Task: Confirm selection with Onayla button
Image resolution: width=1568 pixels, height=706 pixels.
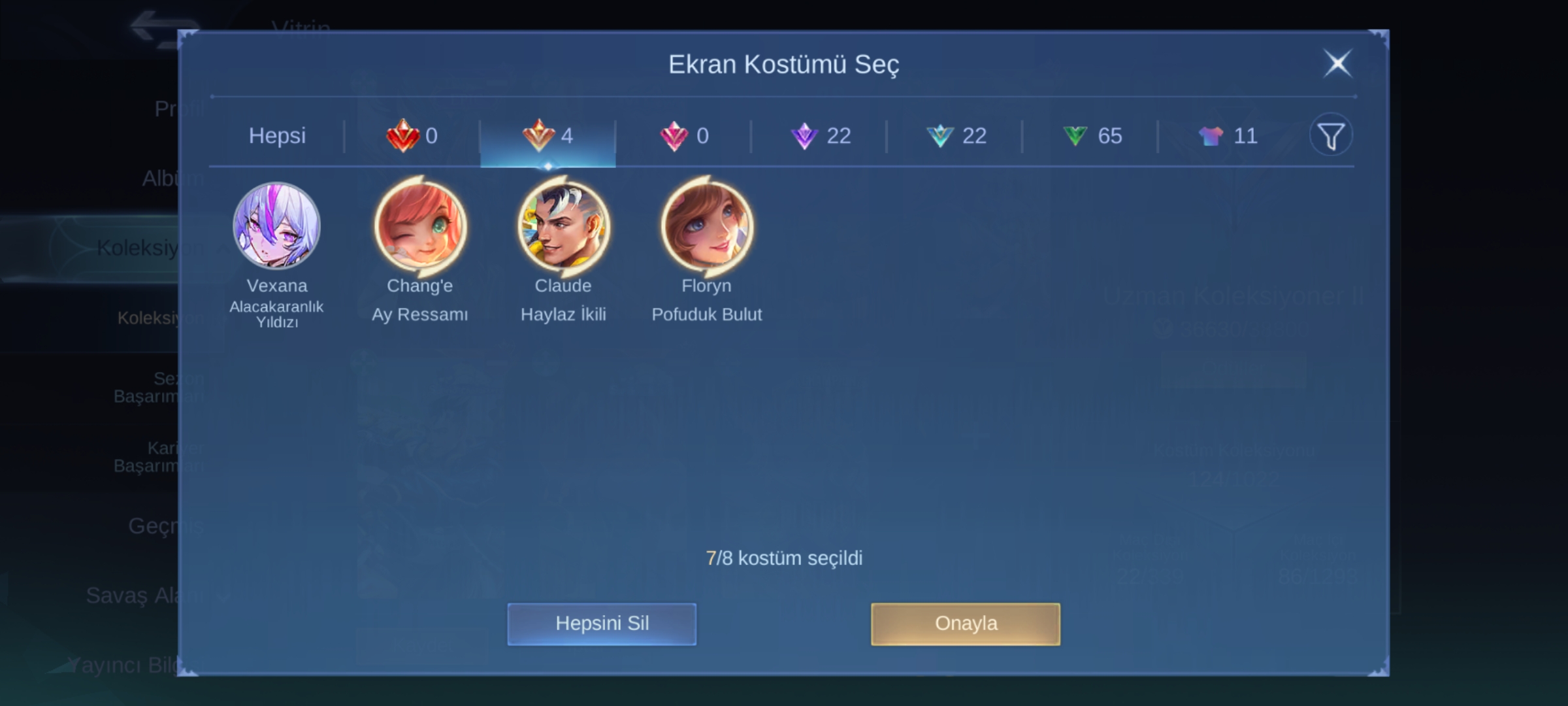Action: [966, 624]
